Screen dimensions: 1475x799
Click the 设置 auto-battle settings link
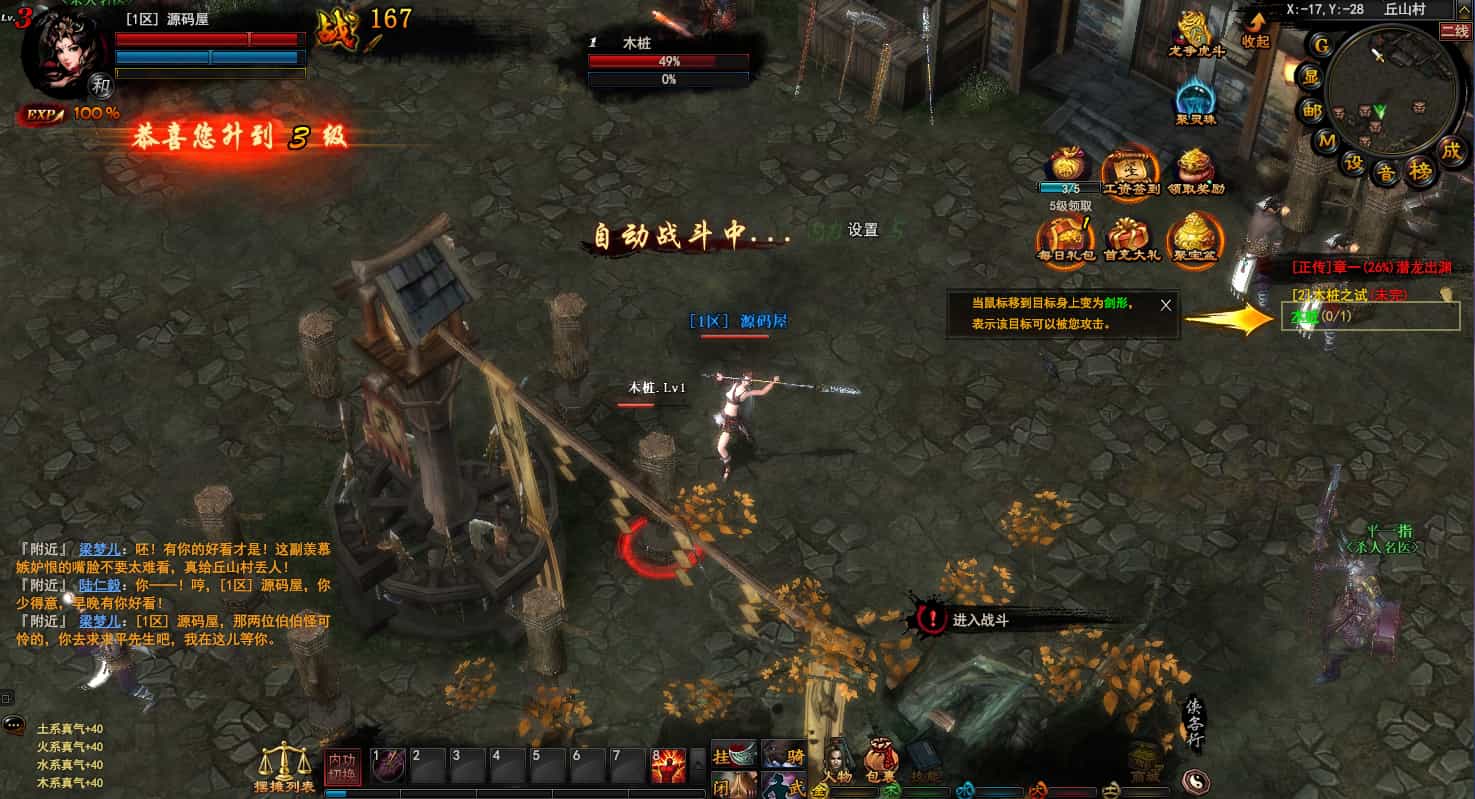tap(862, 230)
